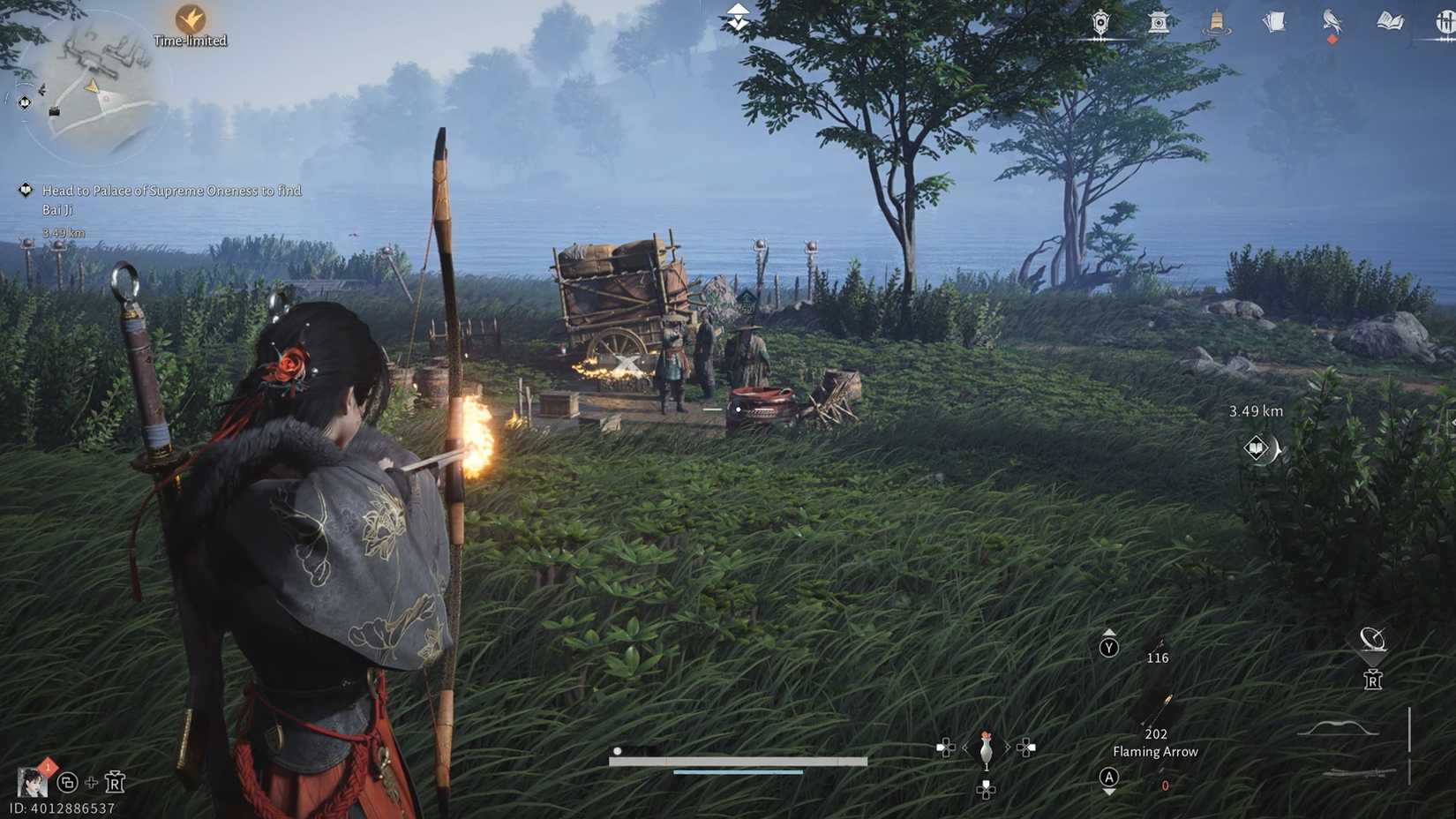1456x819 pixels.
Task: Select the cards/deck icon in top bar
Action: click(1272, 22)
